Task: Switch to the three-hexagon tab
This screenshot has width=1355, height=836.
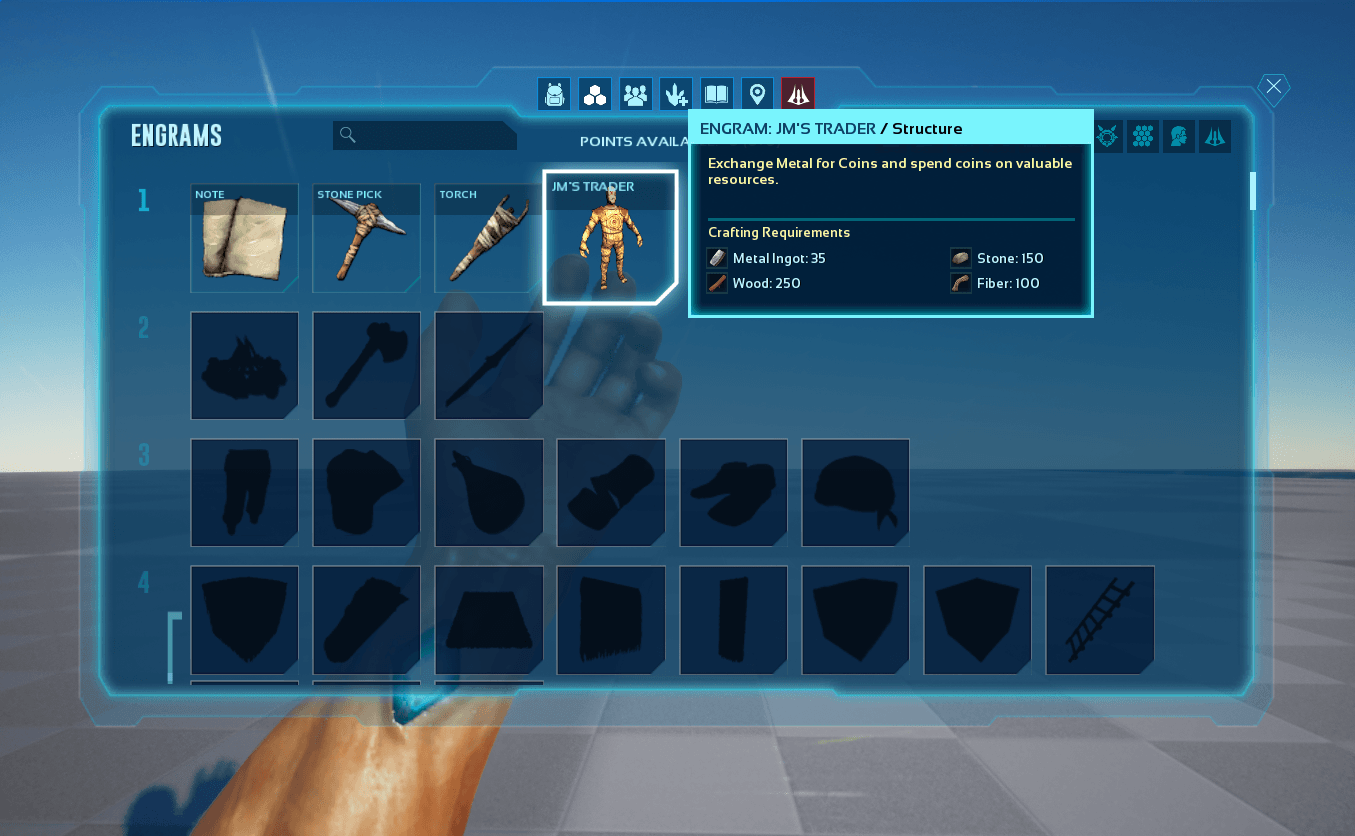Action: tap(595, 94)
